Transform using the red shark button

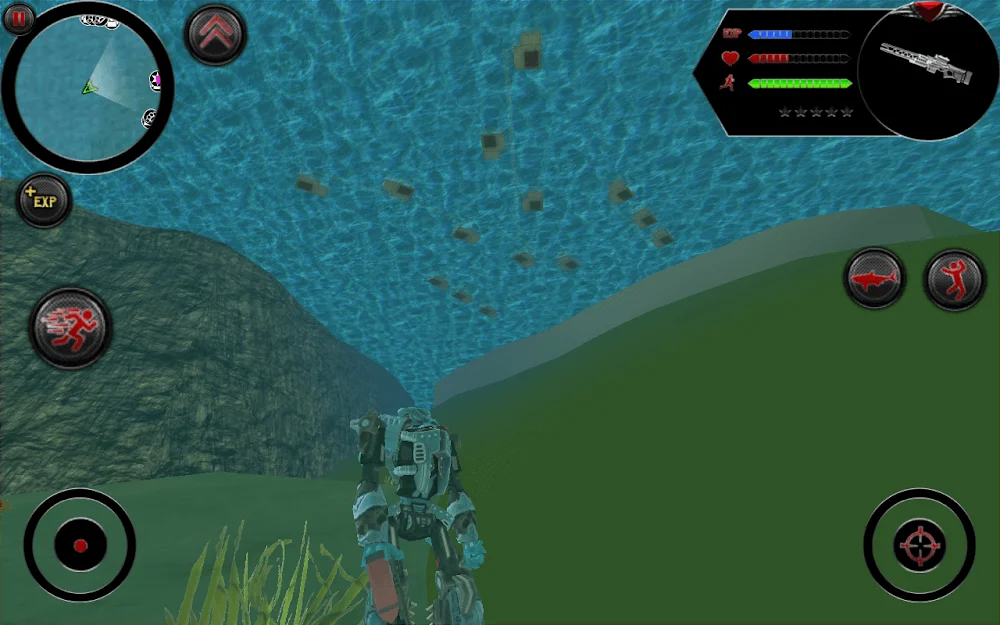[874, 279]
